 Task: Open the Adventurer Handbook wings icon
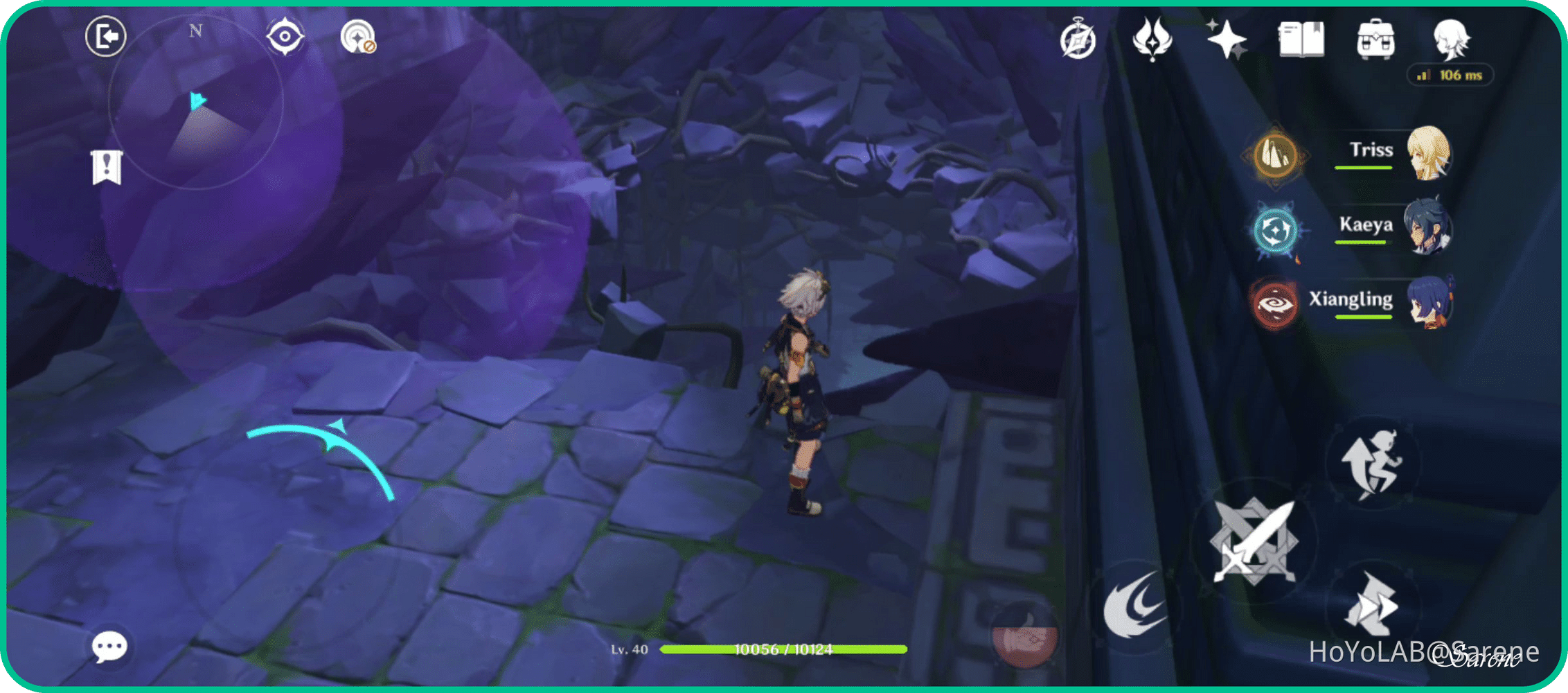pyautogui.click(x=1152, y=40)
